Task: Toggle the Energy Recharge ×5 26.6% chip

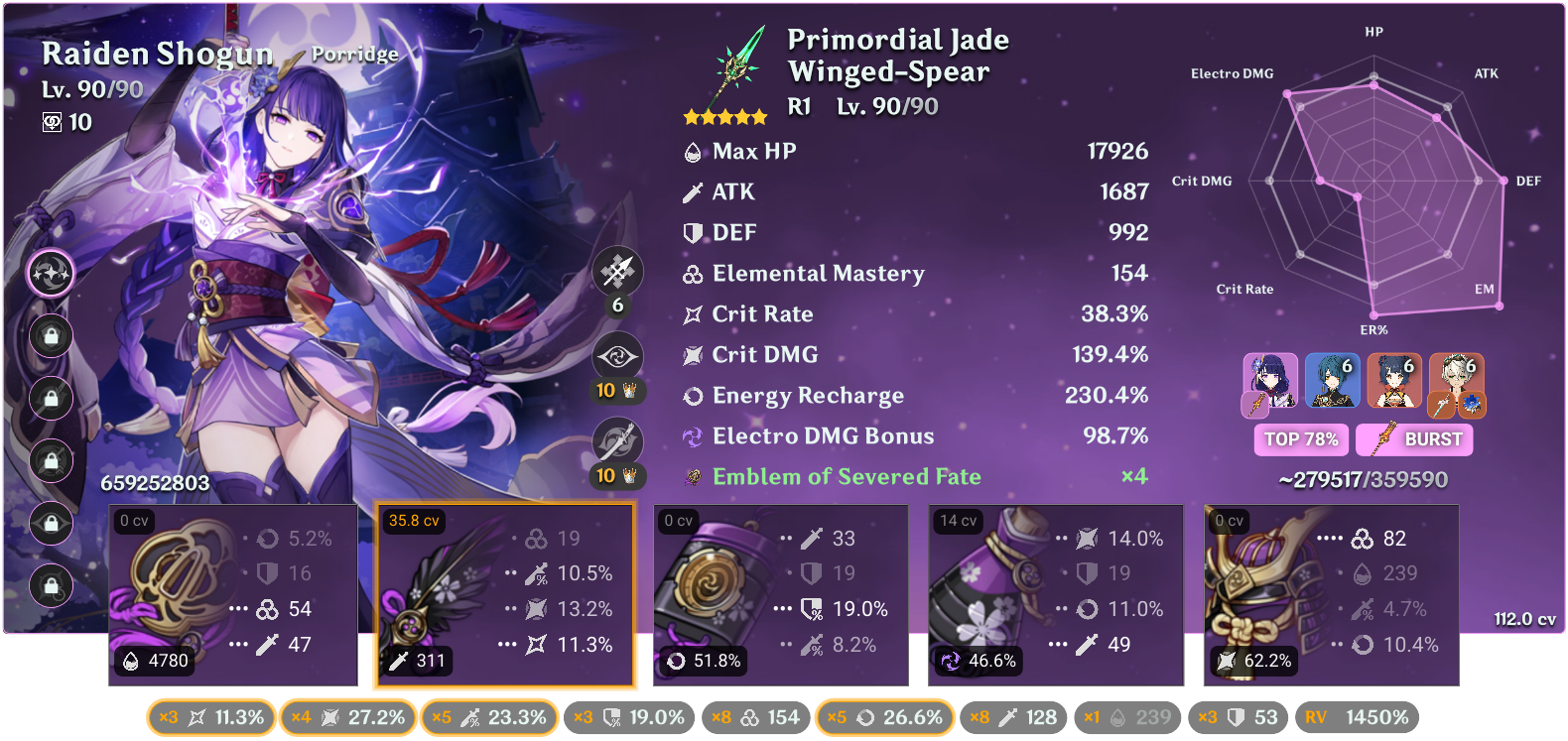Action: [x=884, y=716]
